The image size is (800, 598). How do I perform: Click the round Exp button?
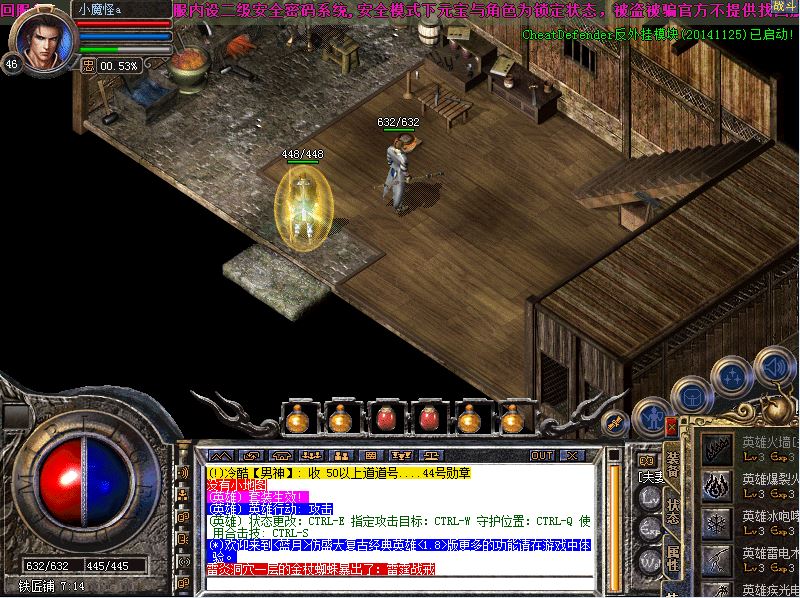point(650,527)
